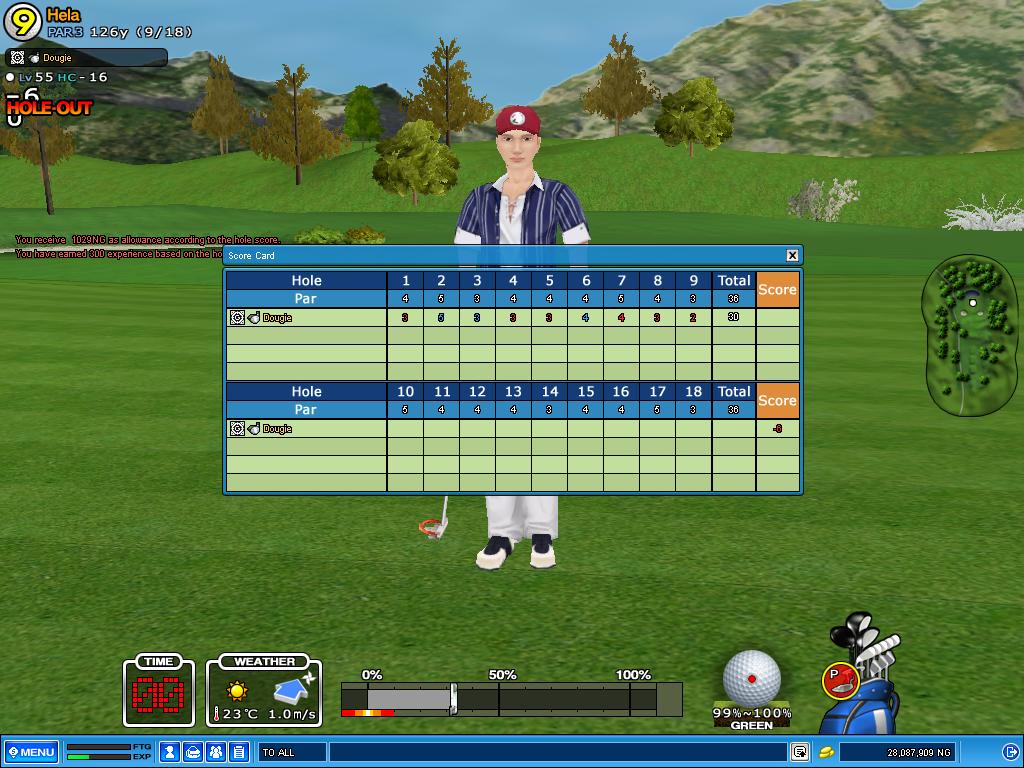Click the Dougie player name tag

86,58
